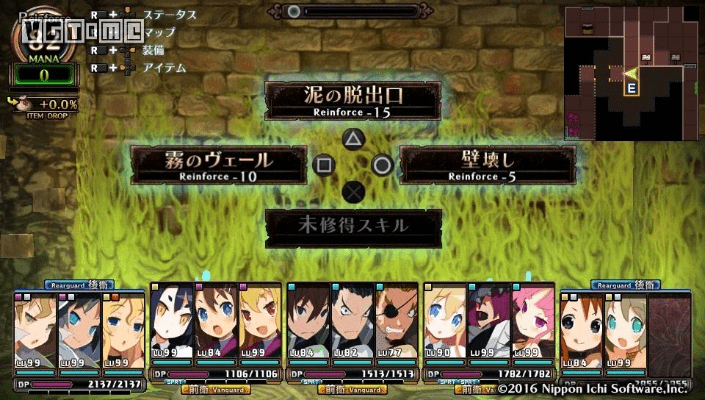Choose the 霧のヴェール skill
Viewport: 705px width, 400px height.
click(x=219, y=164)
